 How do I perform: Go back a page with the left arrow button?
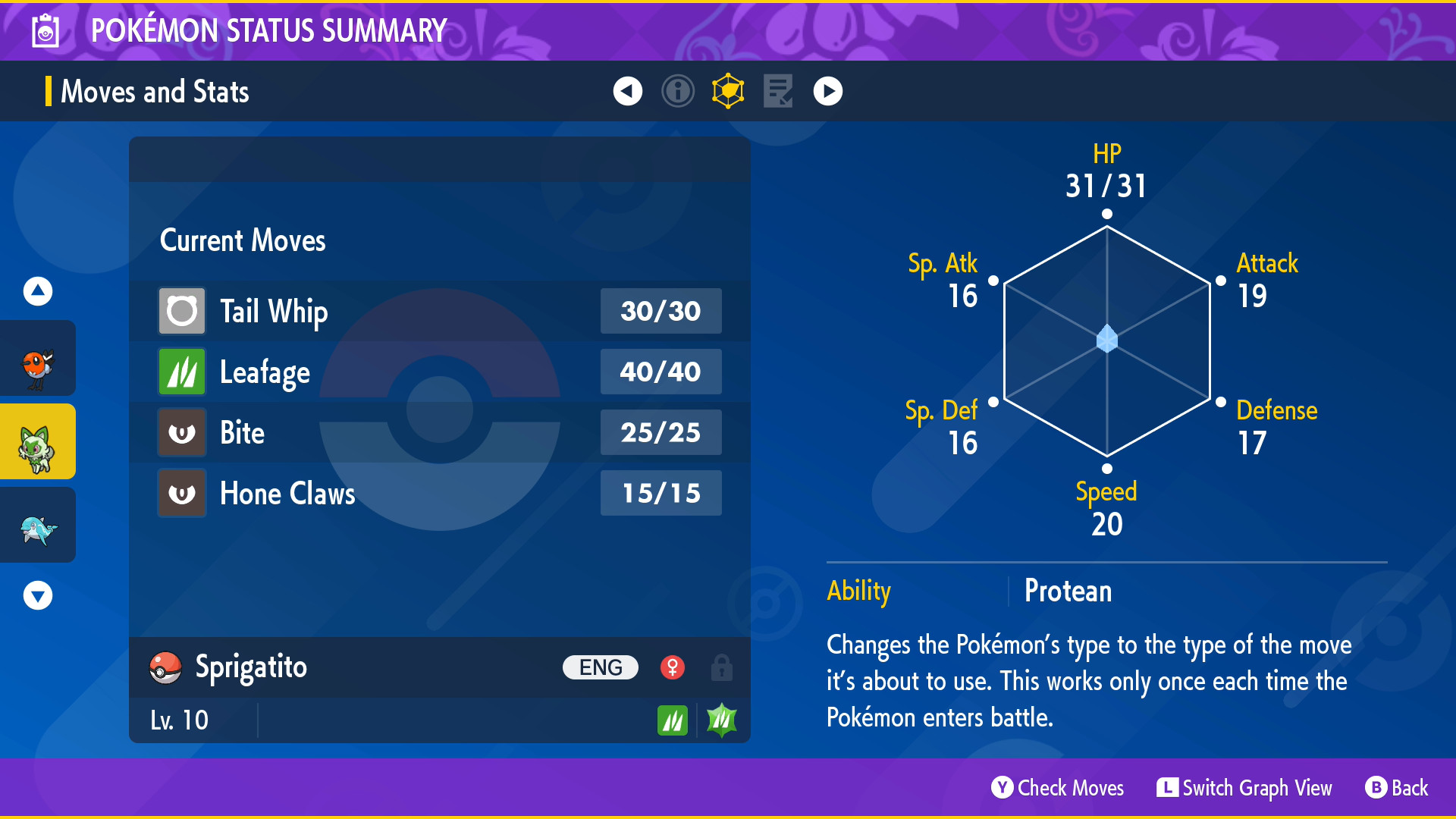(626, 90)
